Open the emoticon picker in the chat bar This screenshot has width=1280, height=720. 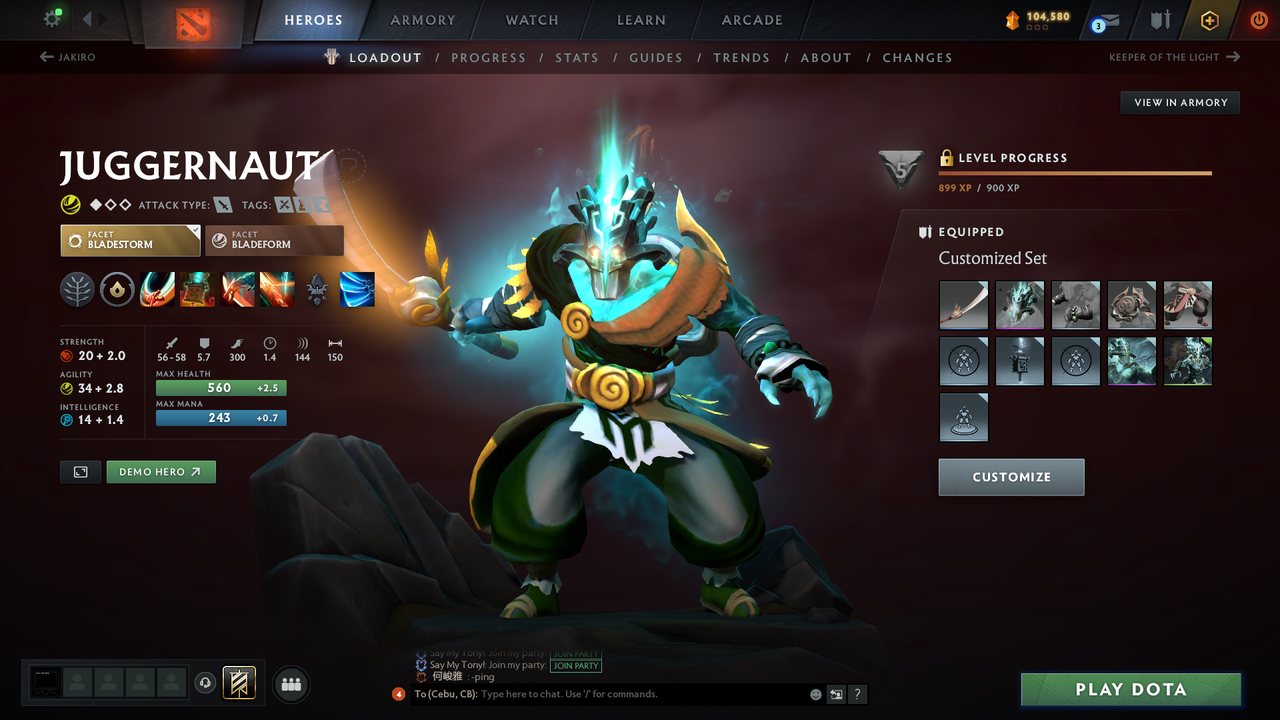coord(814,694)
